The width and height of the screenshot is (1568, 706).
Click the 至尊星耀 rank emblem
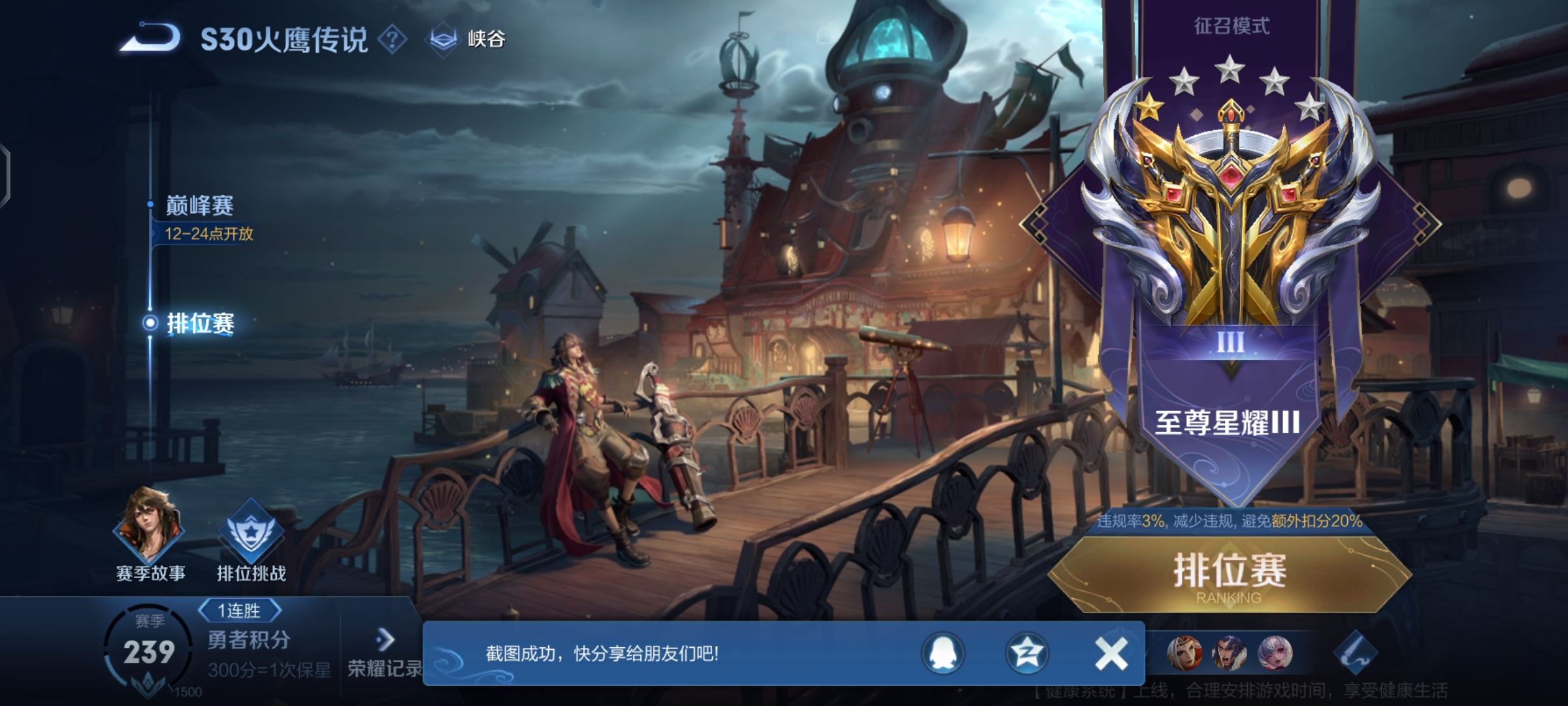tap(1231, 216)
